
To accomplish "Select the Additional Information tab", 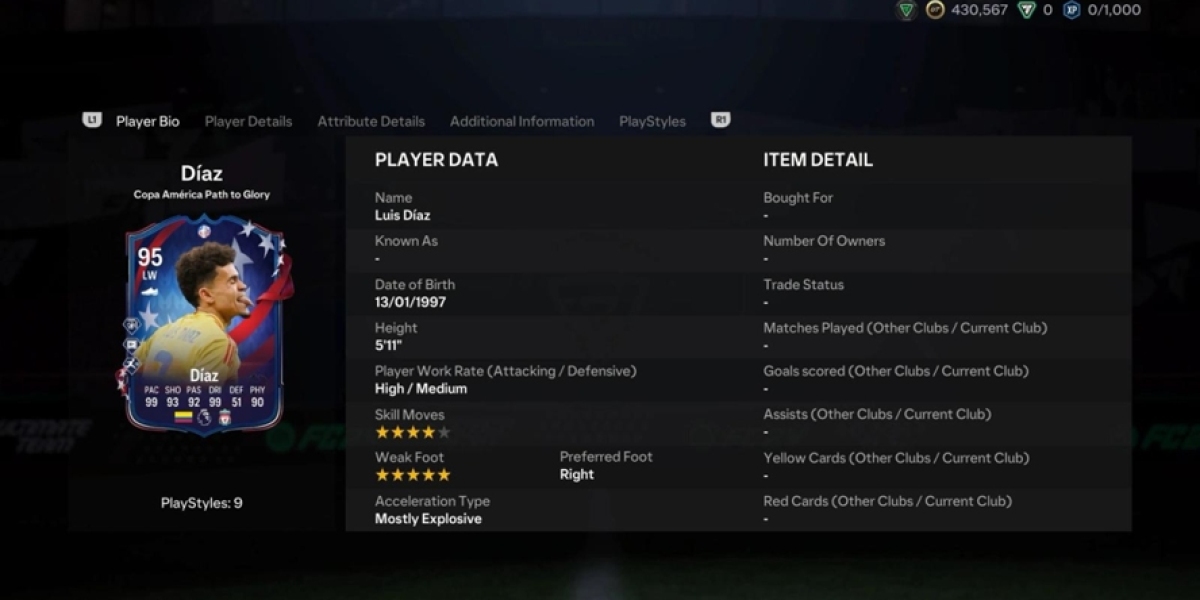I will (522, 121).
